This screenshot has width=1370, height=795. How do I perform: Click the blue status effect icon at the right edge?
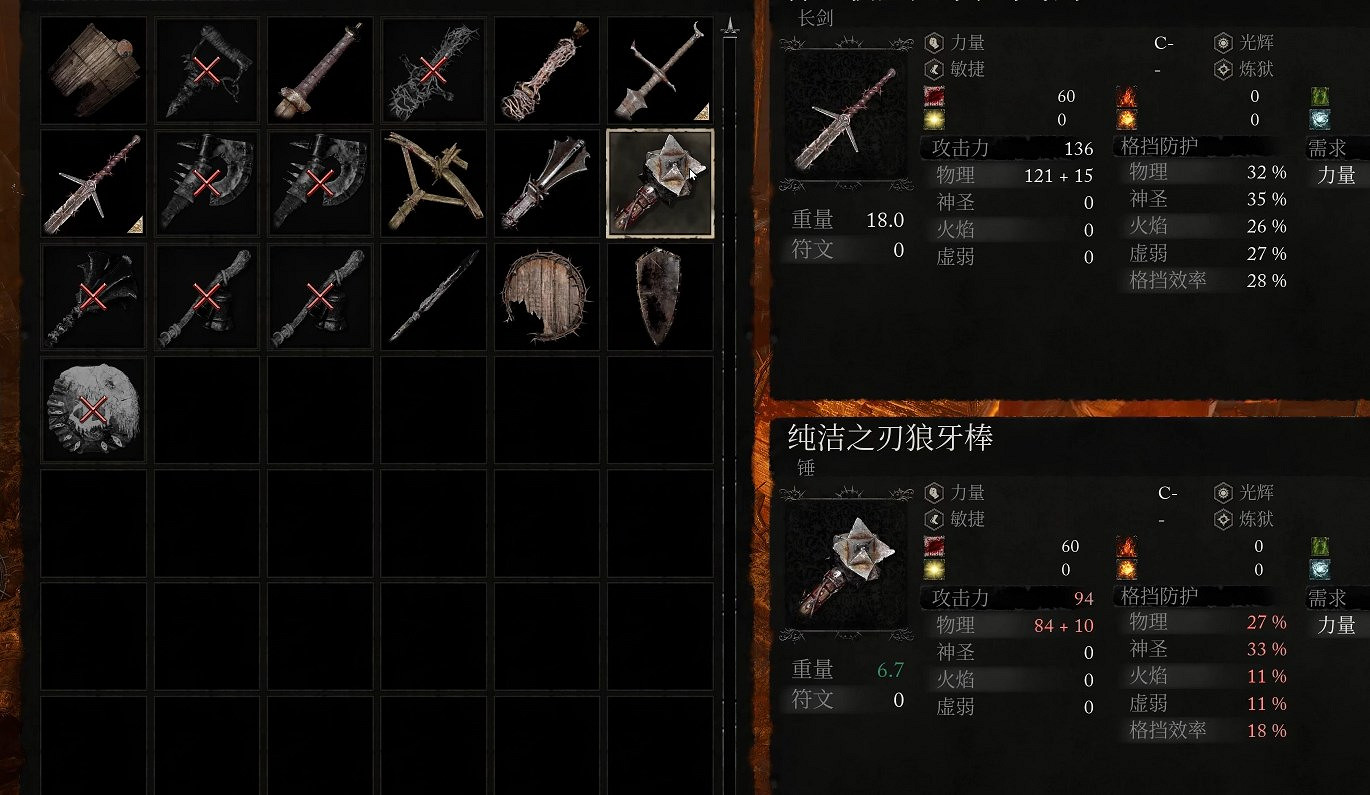coord(1322,121)
